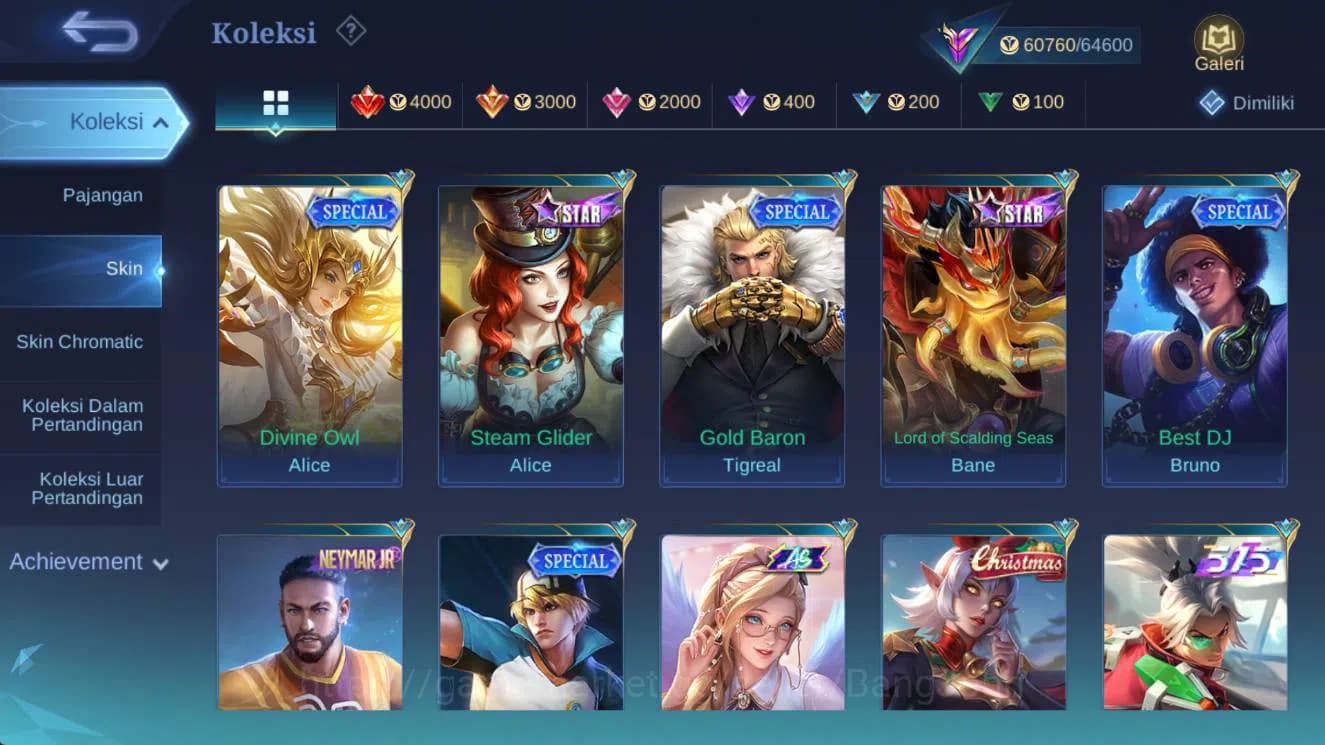Open the Galeri panel
This screenshot has width=1325, height=745.
(1218, 42)
